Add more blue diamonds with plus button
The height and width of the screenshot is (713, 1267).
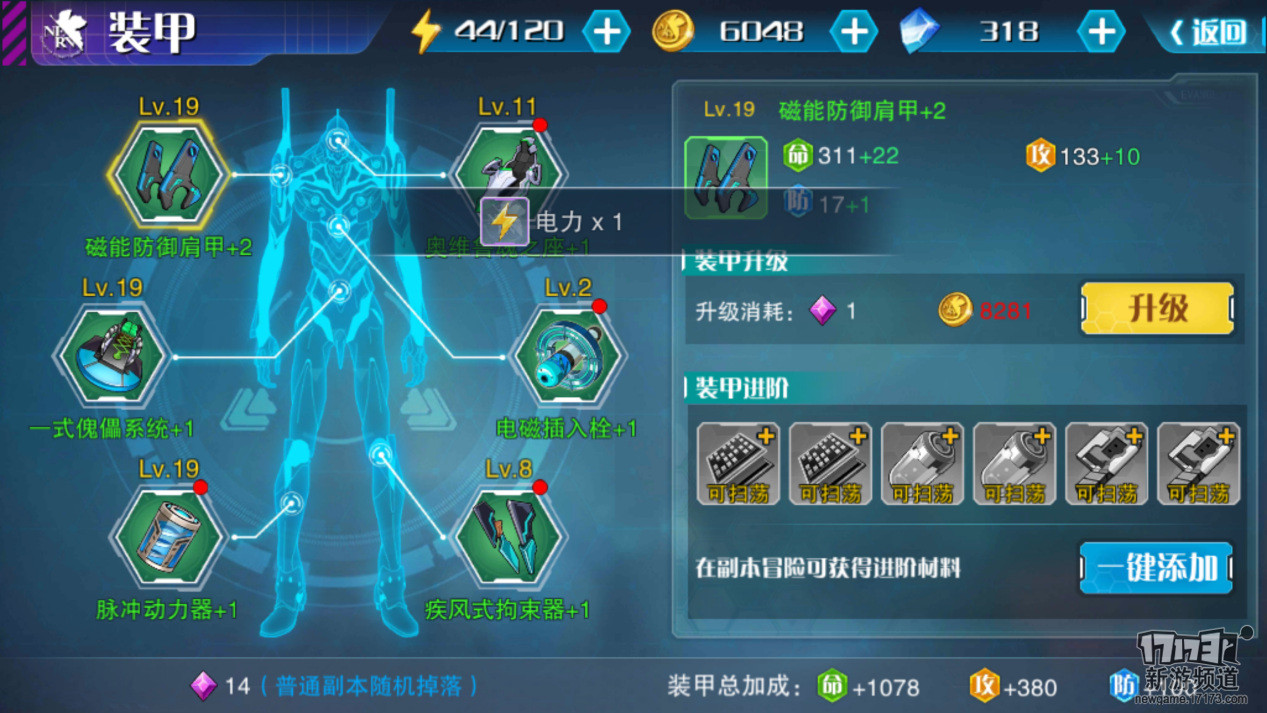1100,32
